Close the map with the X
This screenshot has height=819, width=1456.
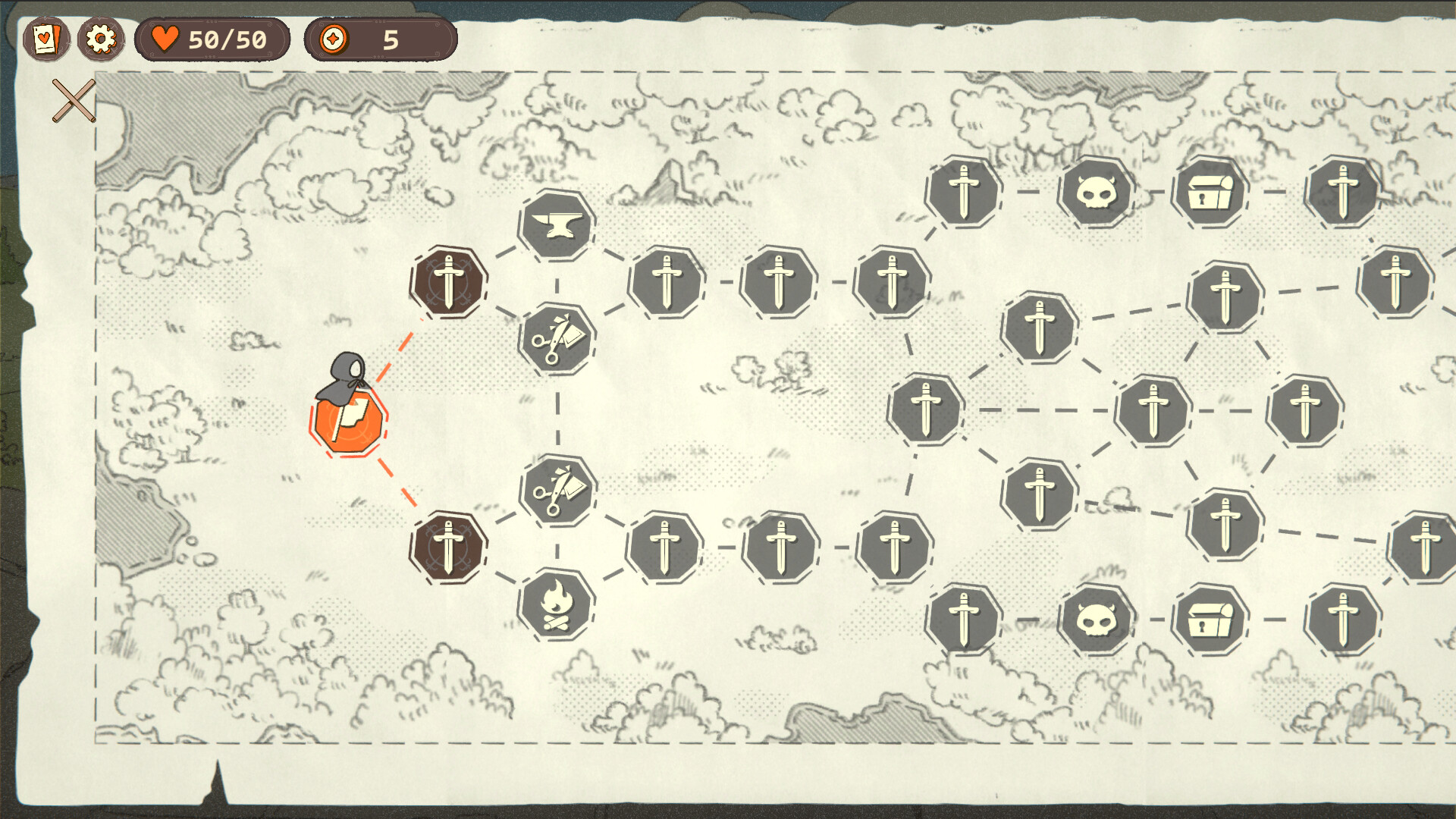pyautogui.click(x=74, y=99)
